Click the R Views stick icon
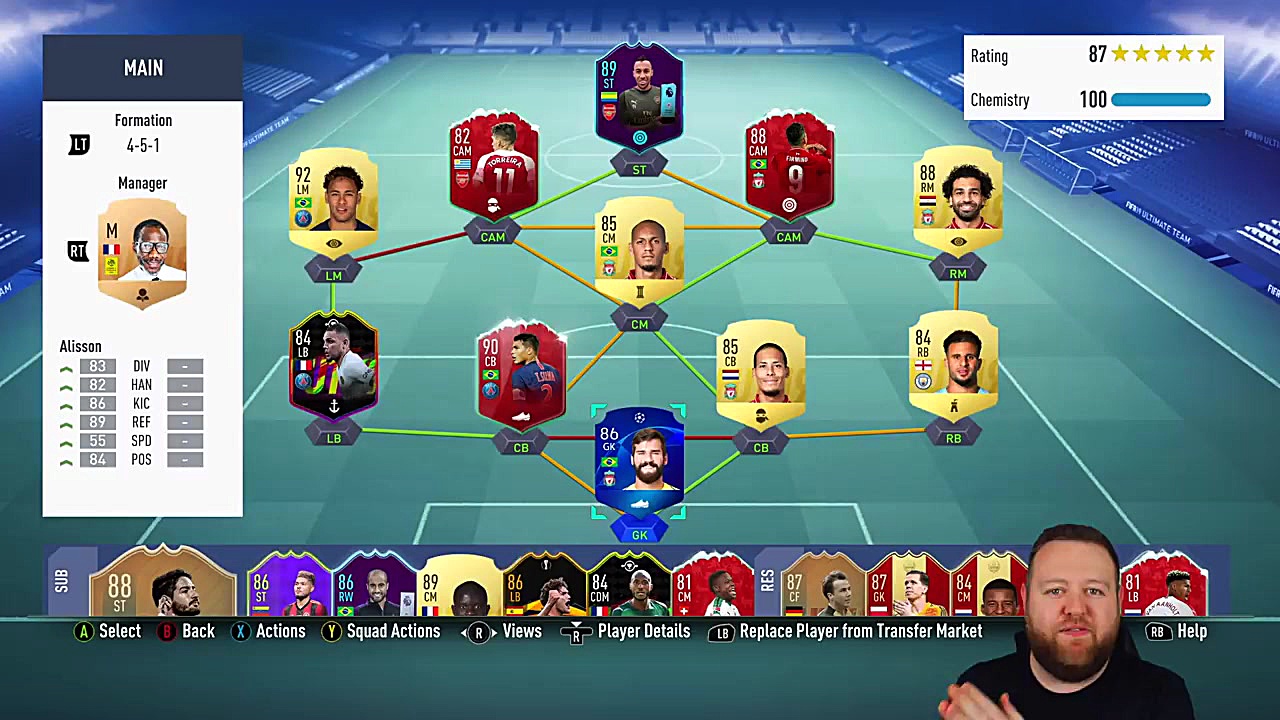 478,631
